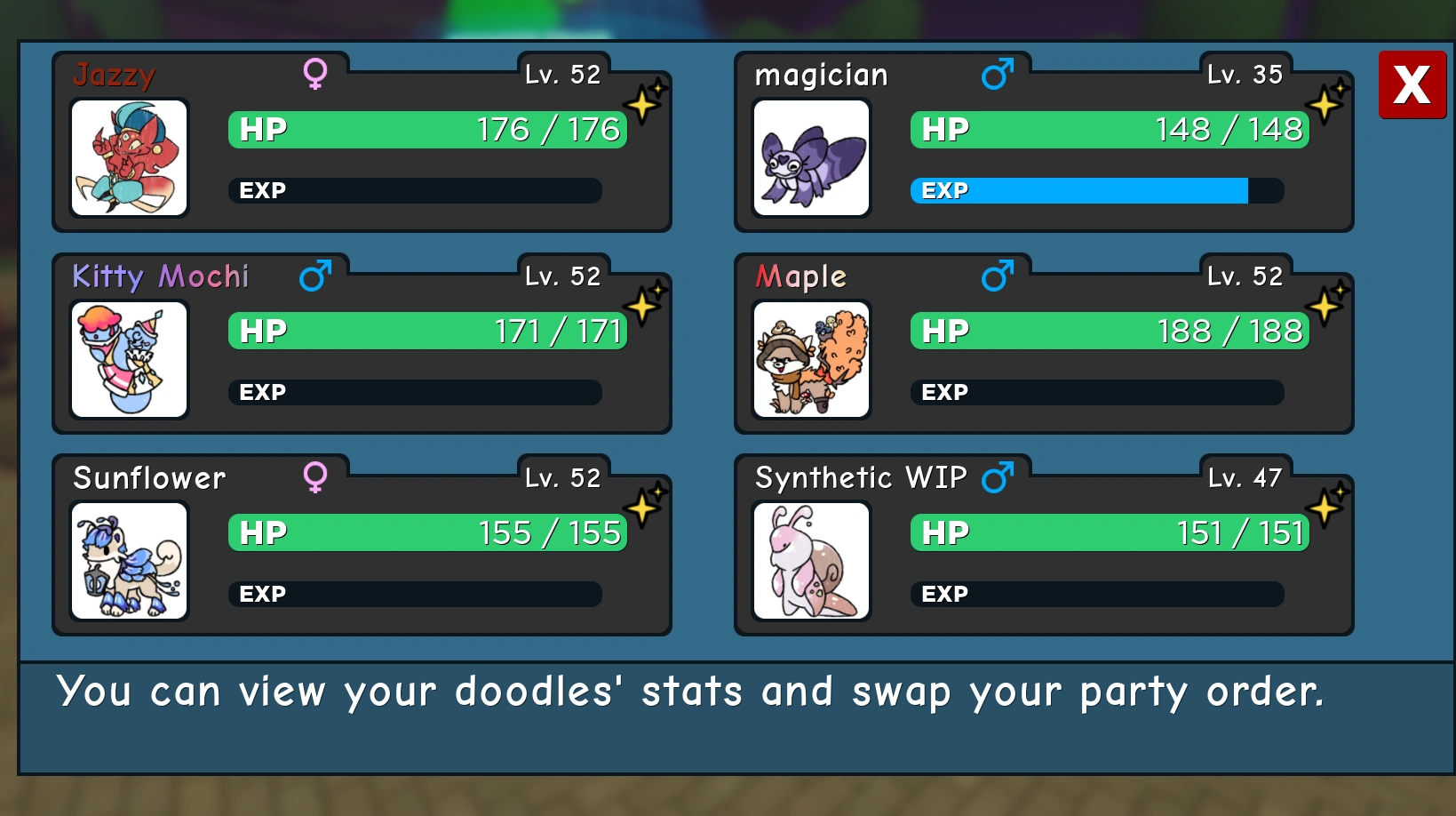Screen dimensions: 1456x816
Task: Select the male symbol beside Kitty Mochi
Action: pyautogui.click(x=315, y=276)
